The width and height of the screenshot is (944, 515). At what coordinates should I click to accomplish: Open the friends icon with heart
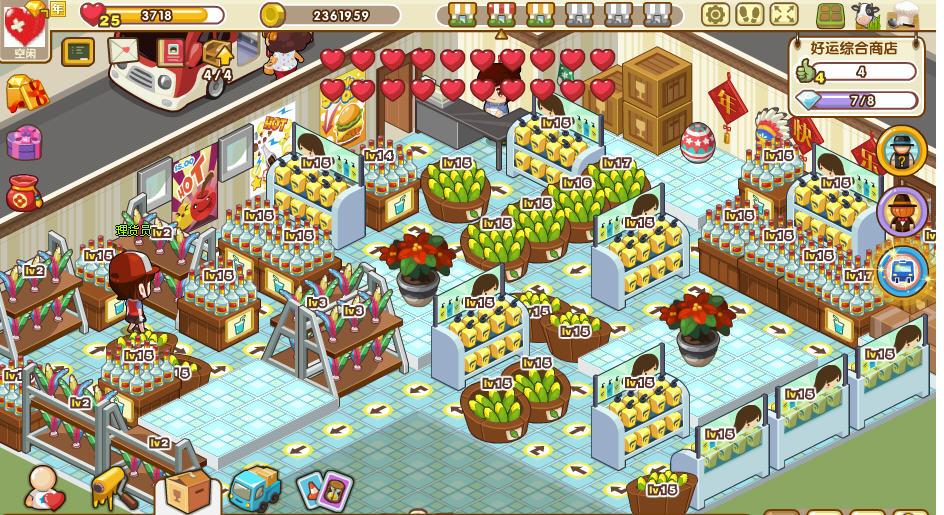[x=45, y=489]
